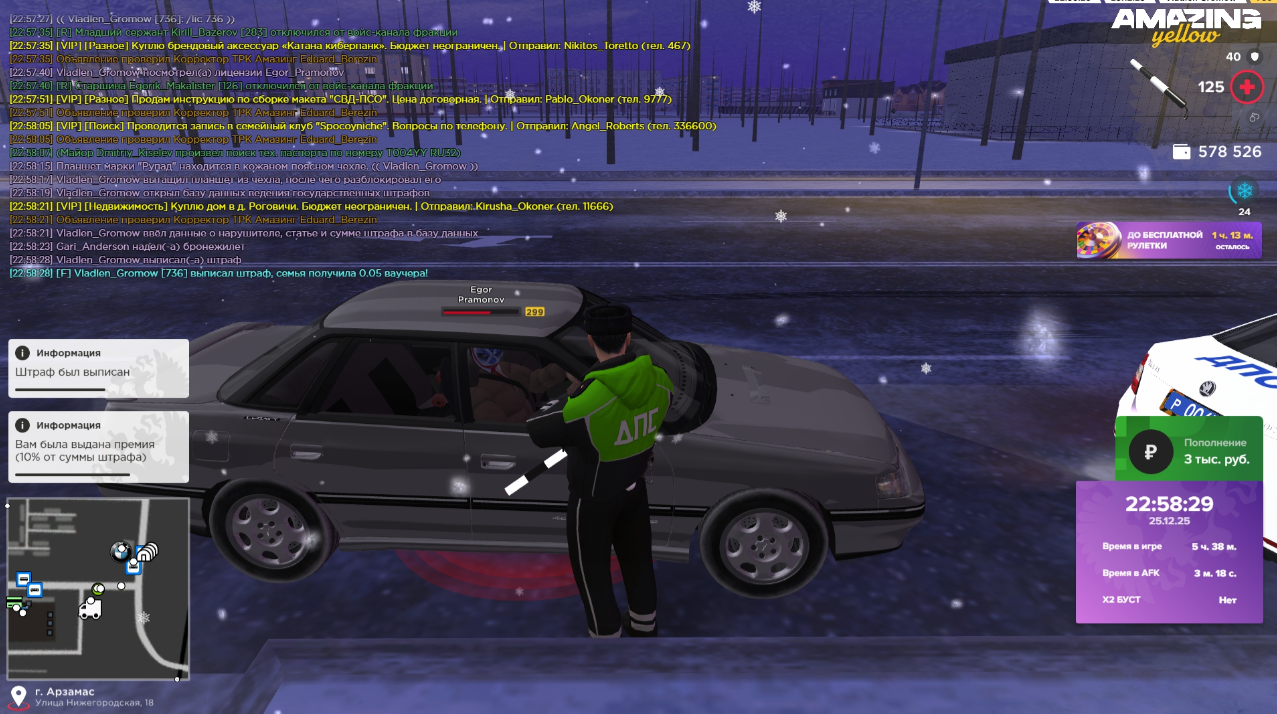Open the free roulette banner
Viewport: 1277px width, 714px height.
1168,240
